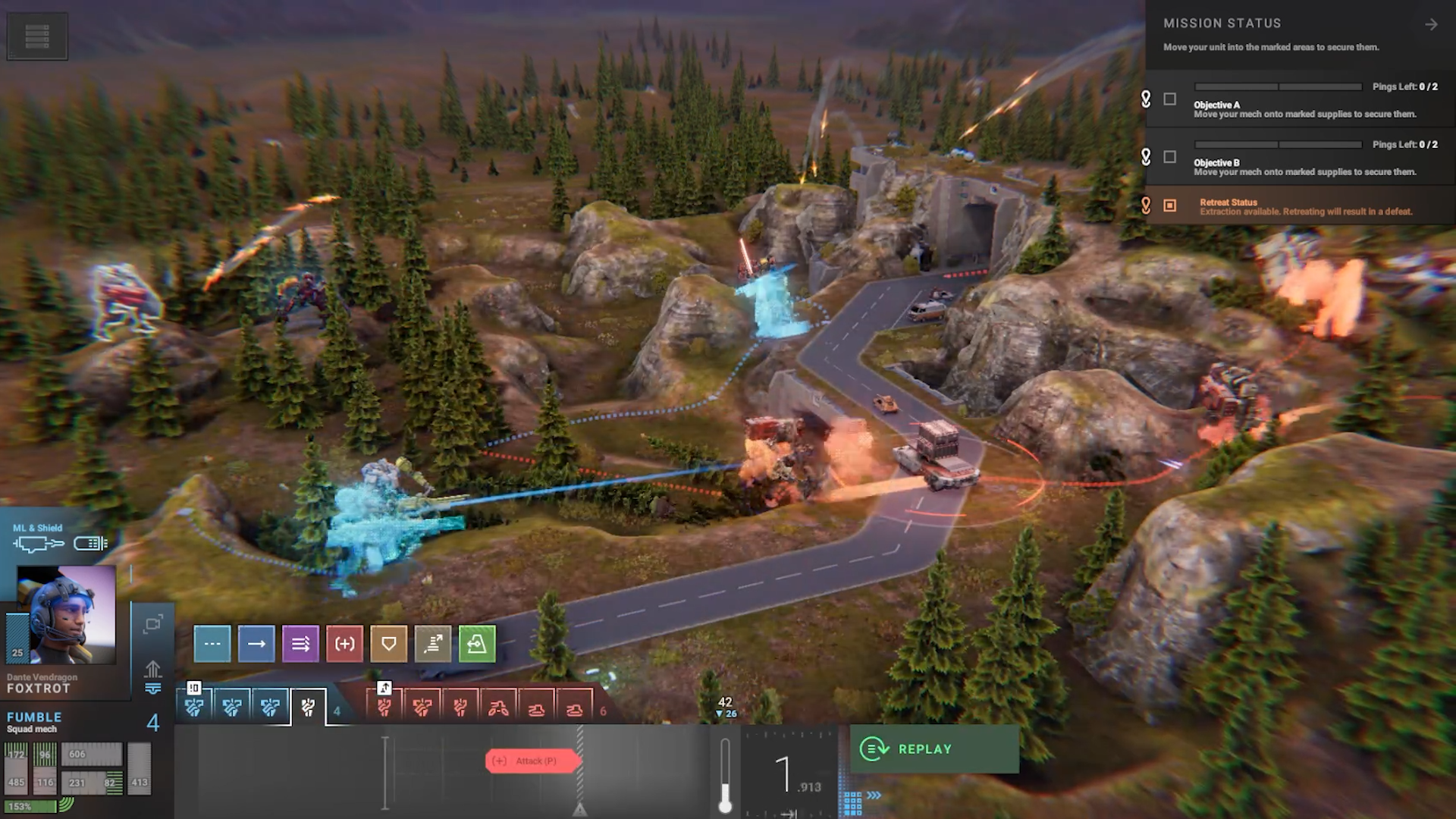
Task: Choose the blue wait action with dashes
Action: [212, 644]
